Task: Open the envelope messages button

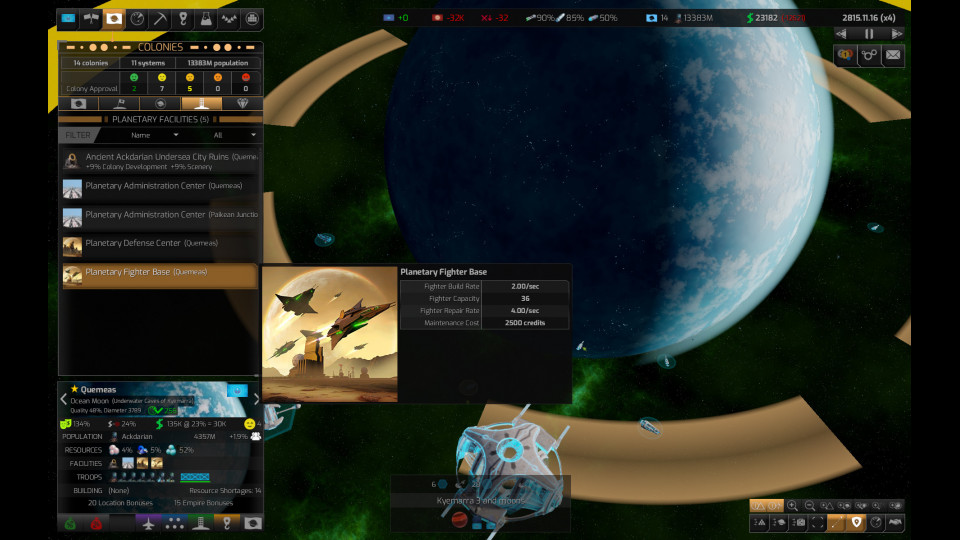Action: [893, 55]
